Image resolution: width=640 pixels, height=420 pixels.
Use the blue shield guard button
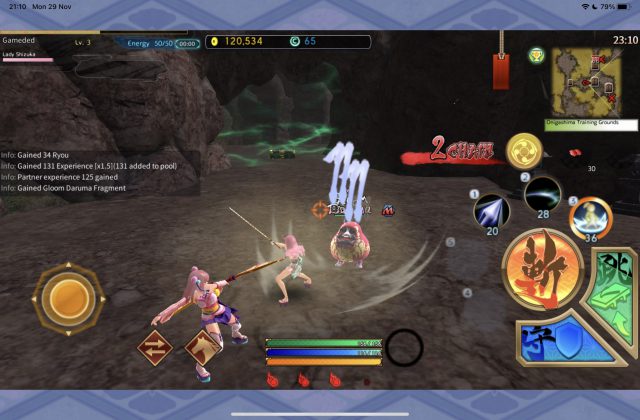pyautogui.click(x=560, y=343)
